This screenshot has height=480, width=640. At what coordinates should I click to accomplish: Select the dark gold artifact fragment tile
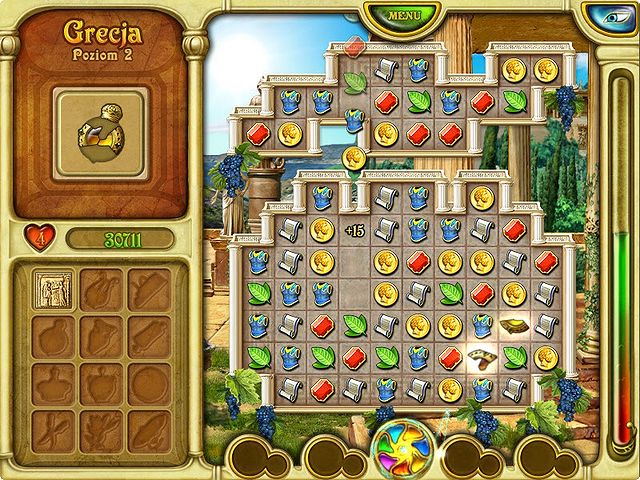point(515,325)
